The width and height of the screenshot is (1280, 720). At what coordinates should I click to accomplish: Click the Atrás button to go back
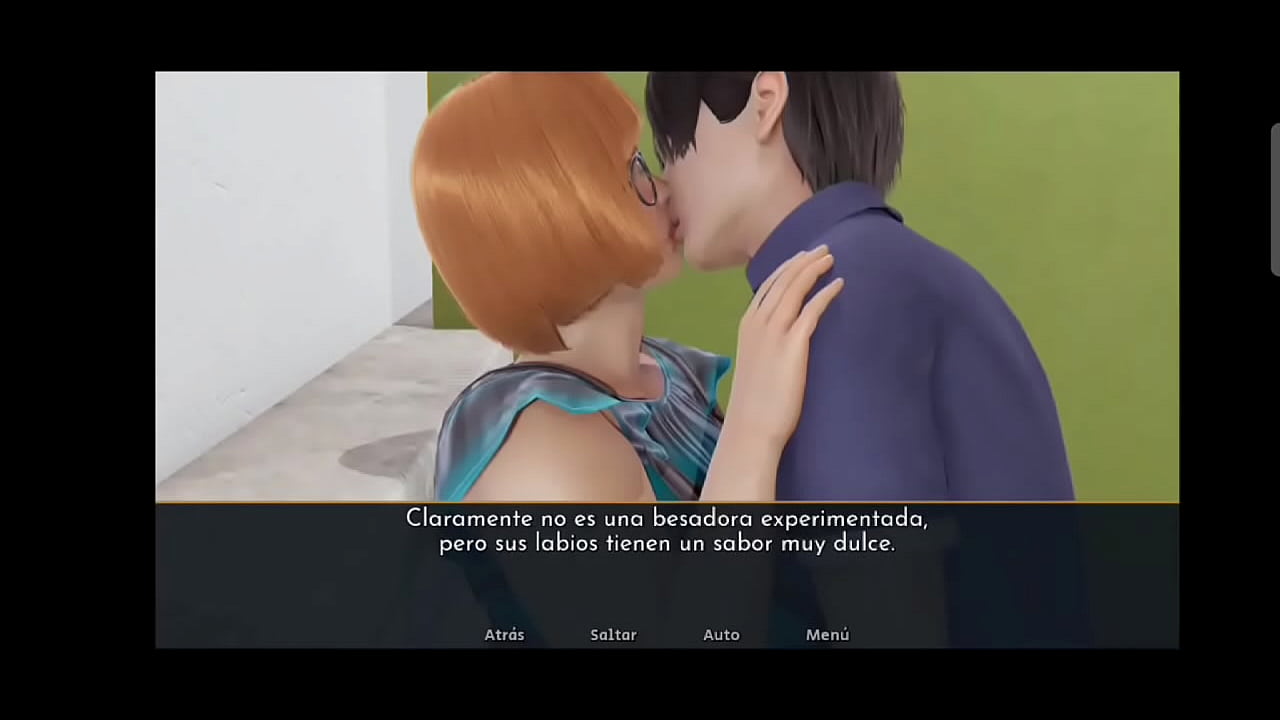click(x=504, y=634)
